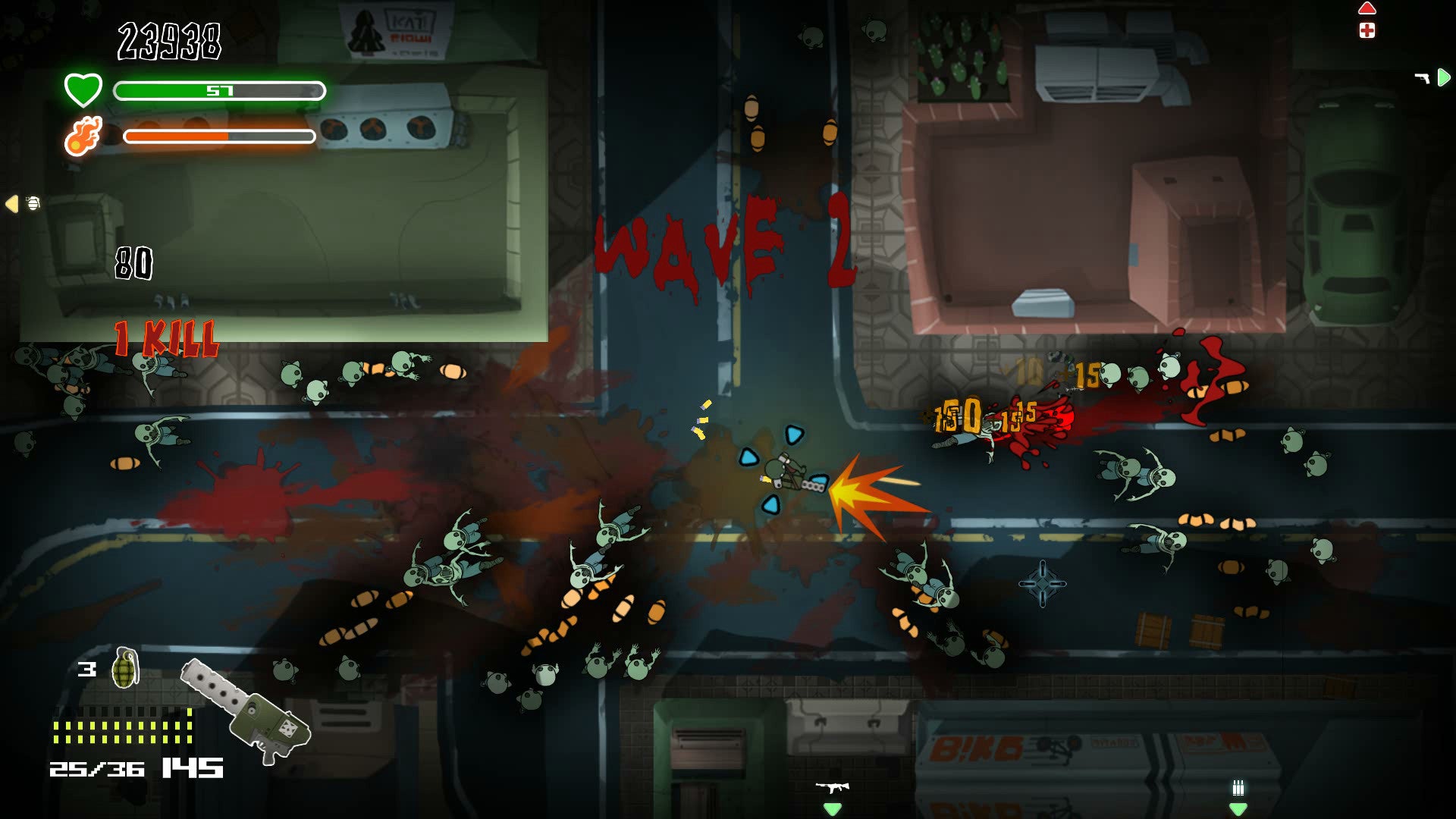Click the ammo clips pickup icon at bottom right
This screenshot has height=819, width=1456.
(1238, 787)
